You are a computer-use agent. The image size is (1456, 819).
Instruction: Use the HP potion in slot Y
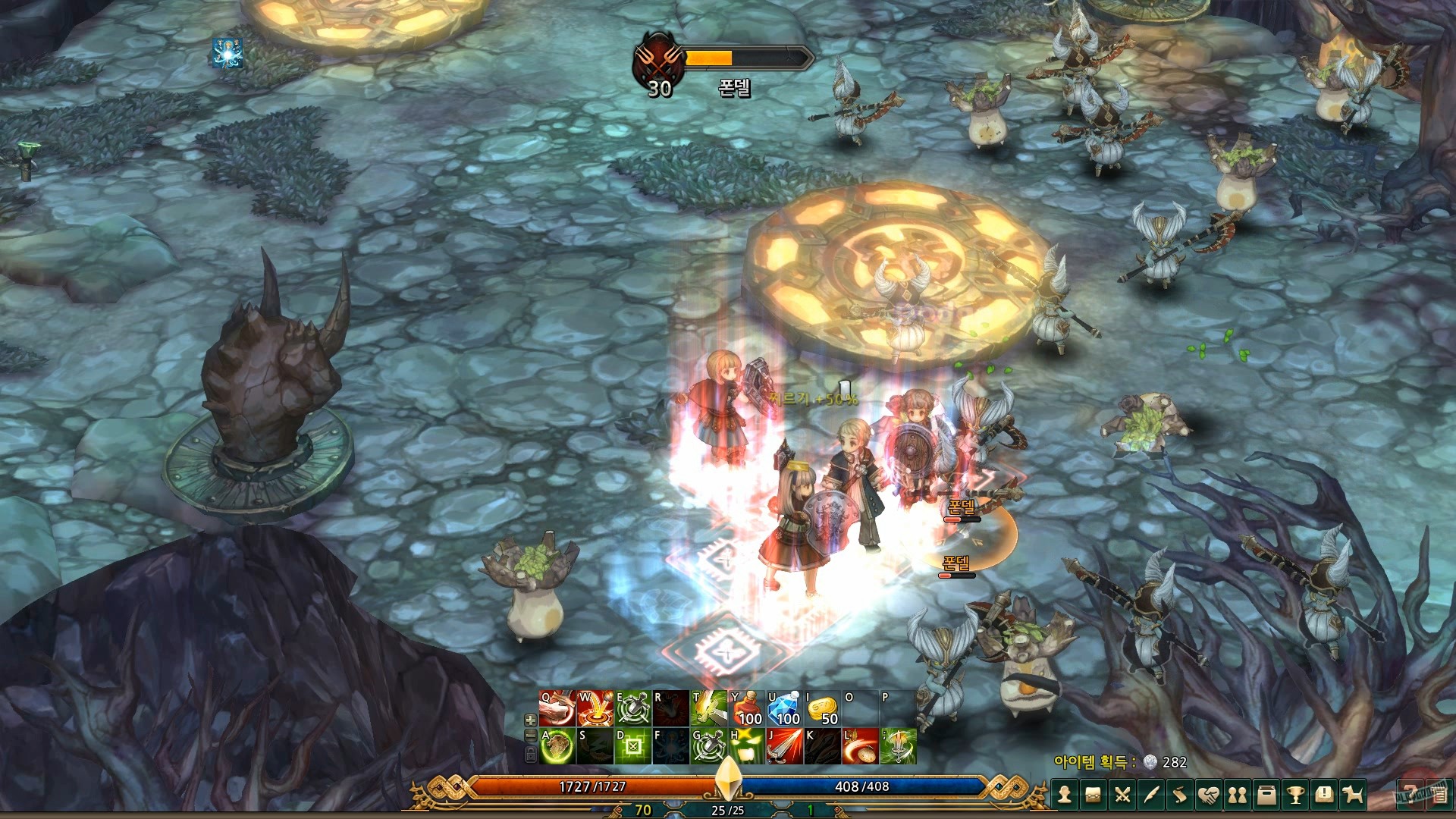click(x=748, y=708)
